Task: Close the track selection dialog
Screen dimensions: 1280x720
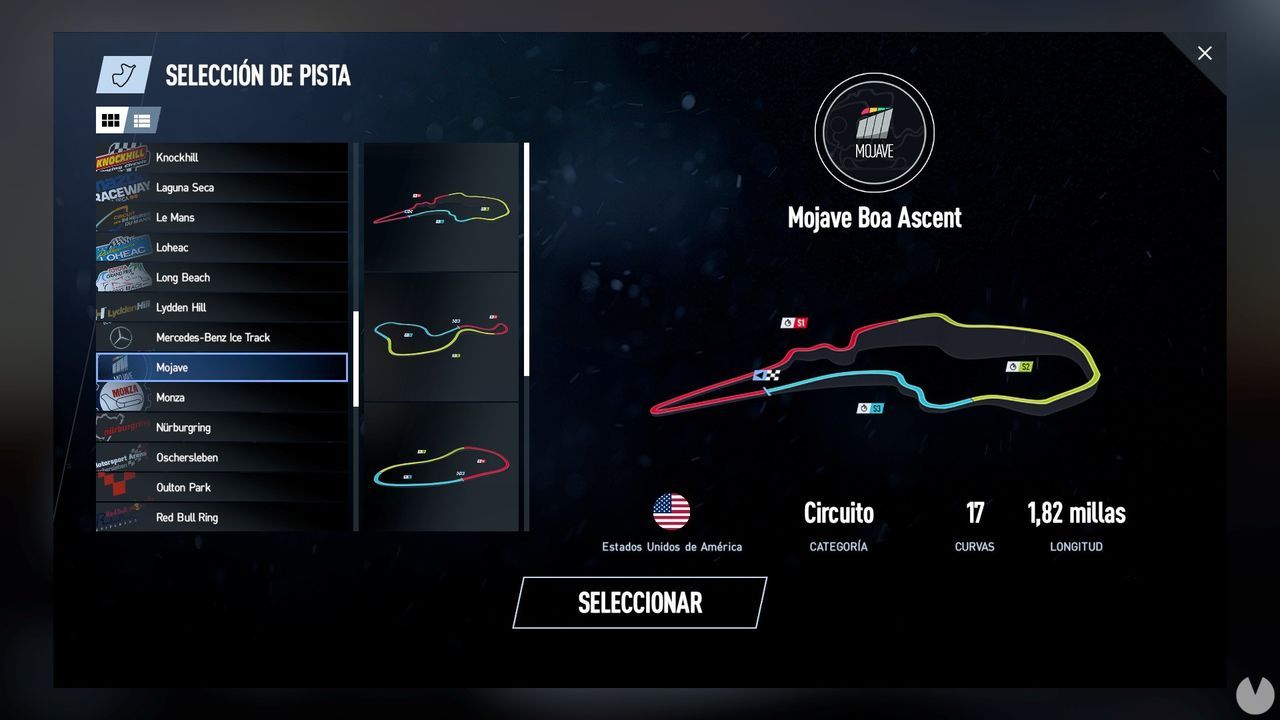Action: tap(1205, 53)
